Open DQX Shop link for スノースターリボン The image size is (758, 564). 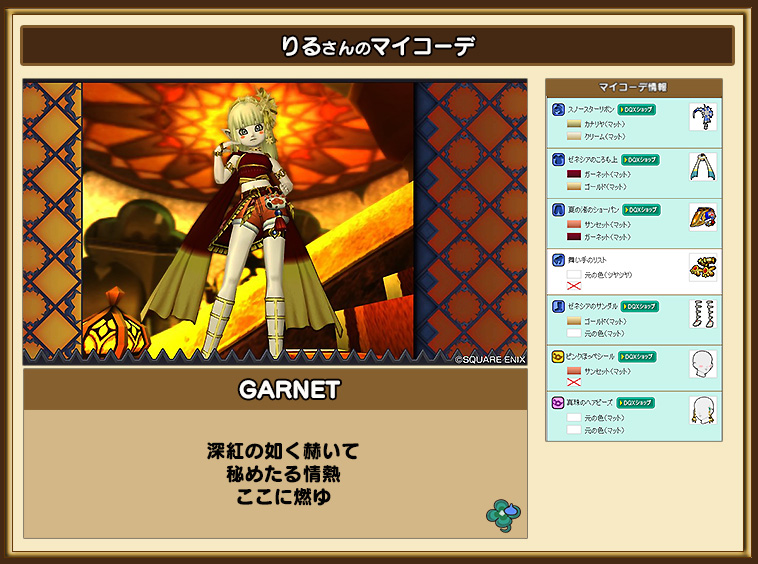click(x=637, y=108)
